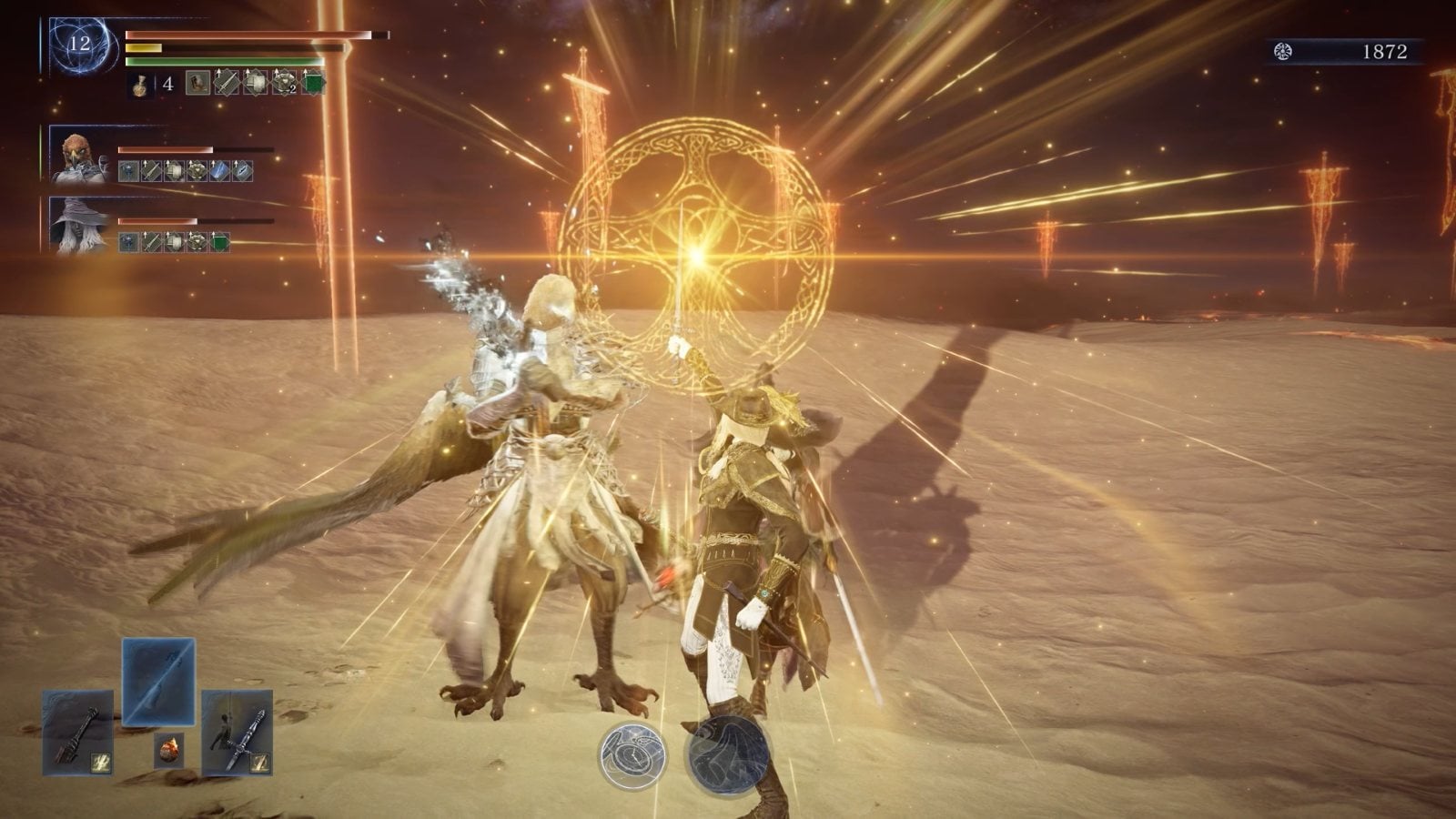Choose the highlighted blue sword card slot

[x=158, y=681]
